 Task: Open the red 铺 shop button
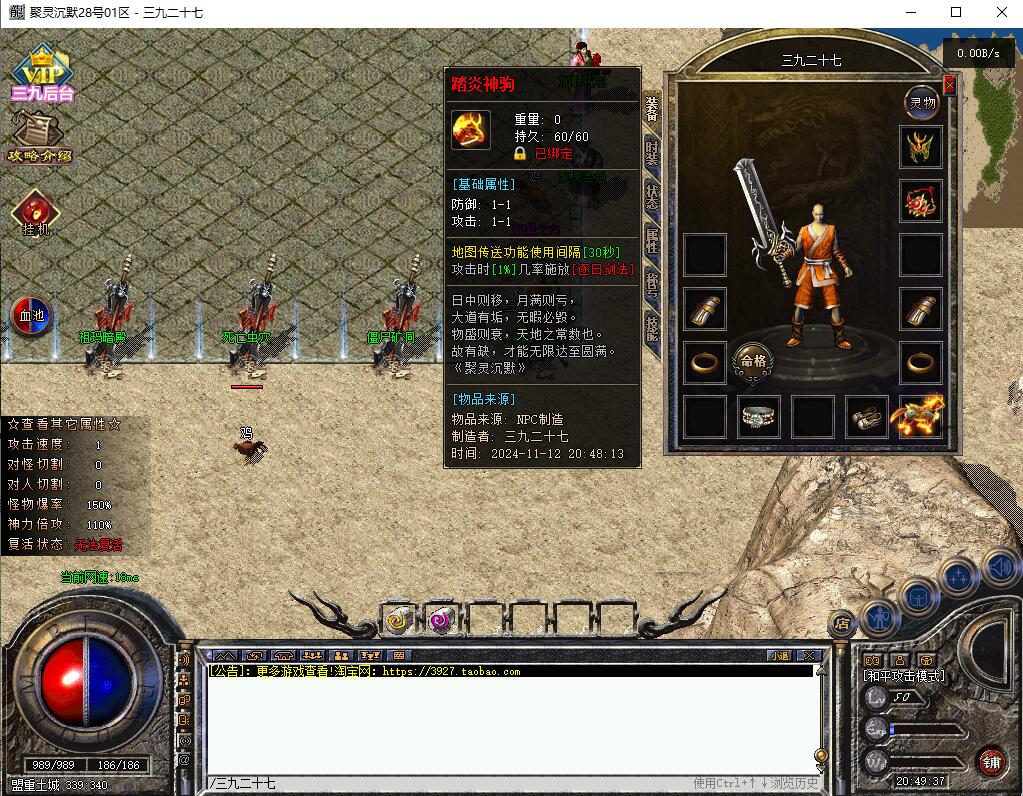coord(991,761)
